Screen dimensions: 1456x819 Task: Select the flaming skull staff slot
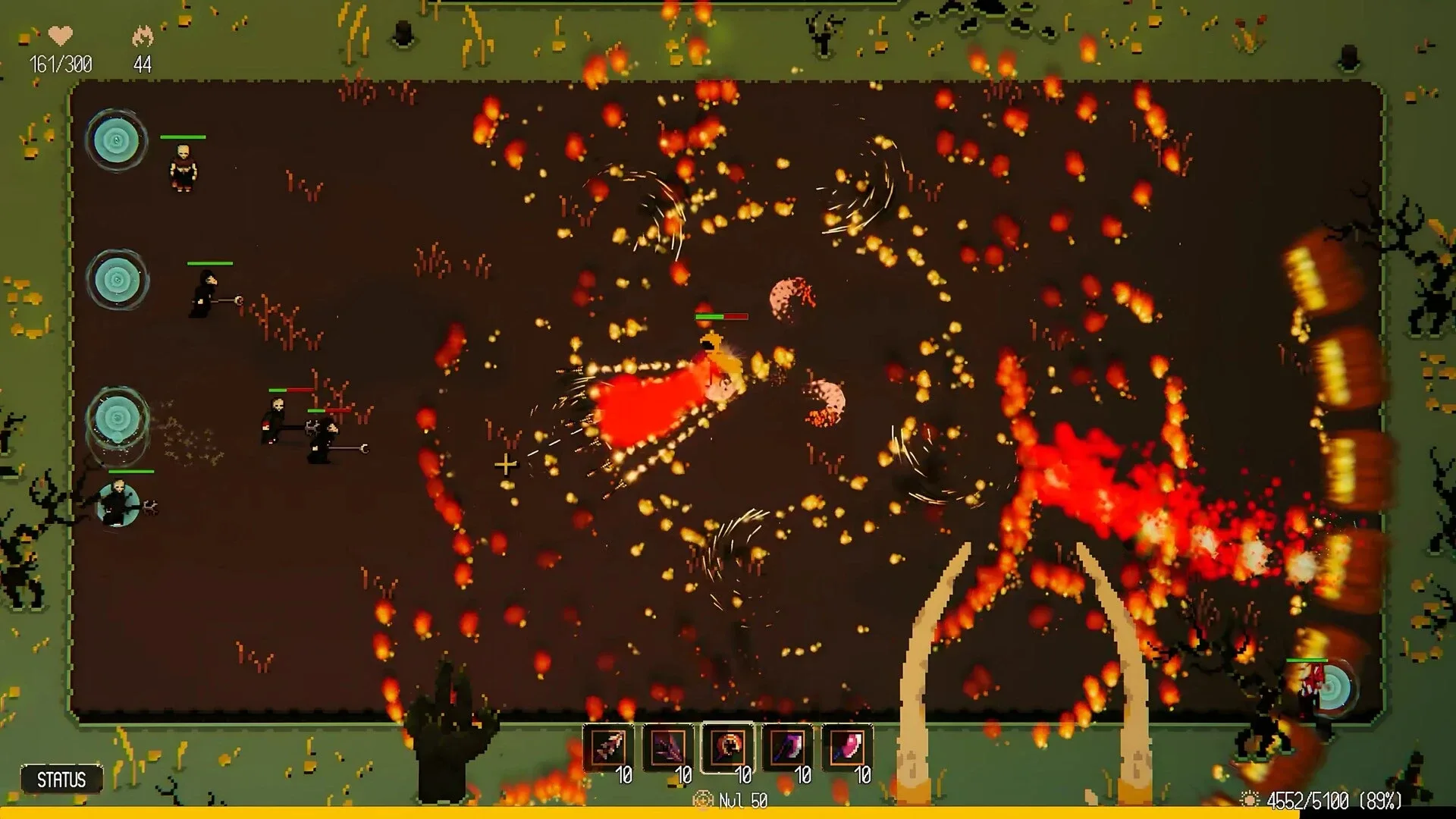727,748
